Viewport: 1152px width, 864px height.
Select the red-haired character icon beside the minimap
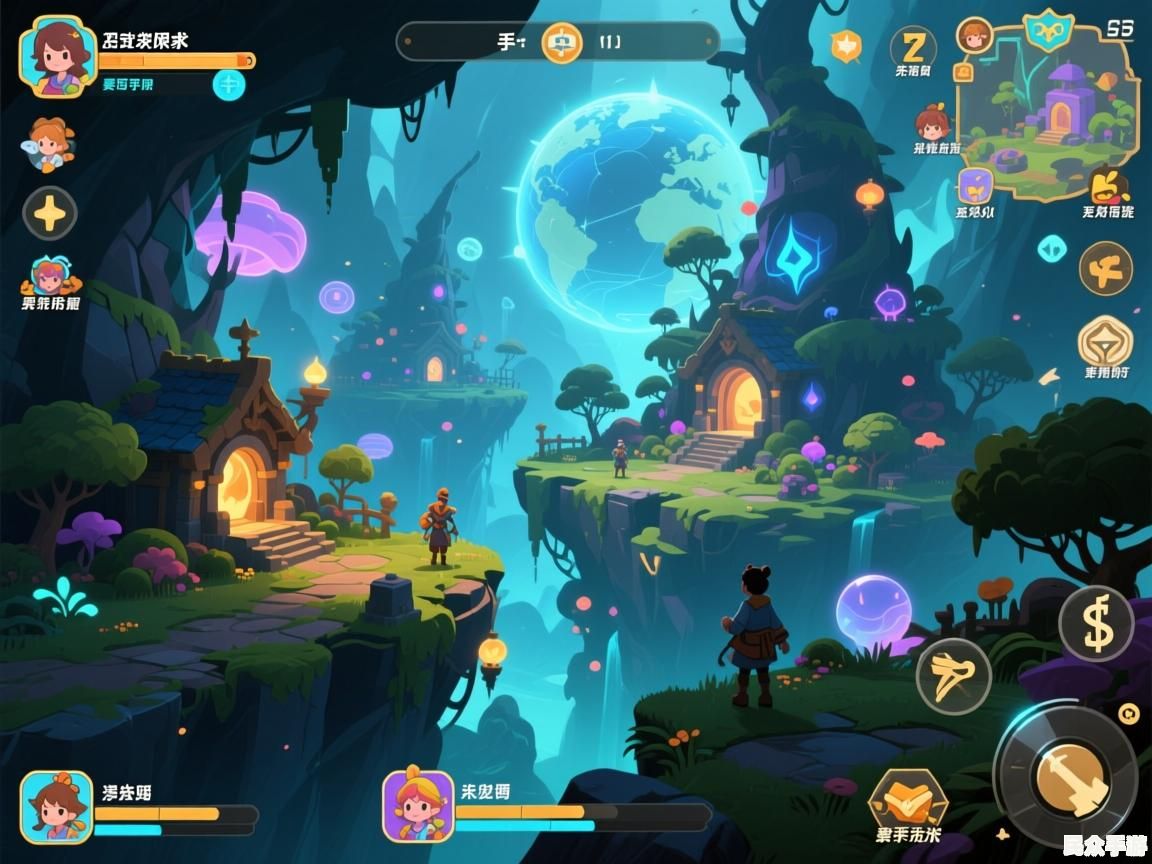932,124
